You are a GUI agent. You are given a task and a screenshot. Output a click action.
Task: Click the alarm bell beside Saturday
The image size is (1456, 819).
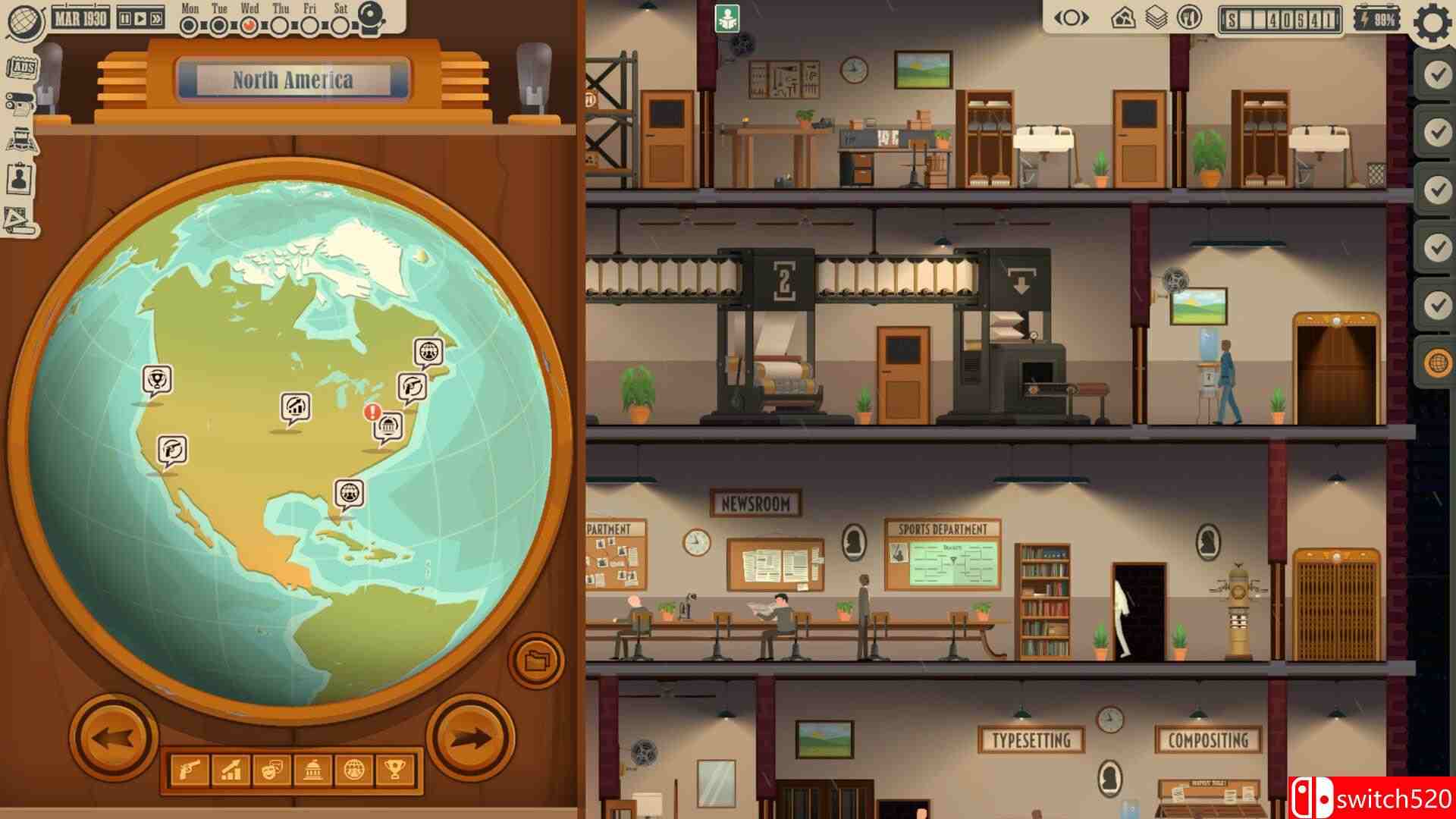pos(371,16)
